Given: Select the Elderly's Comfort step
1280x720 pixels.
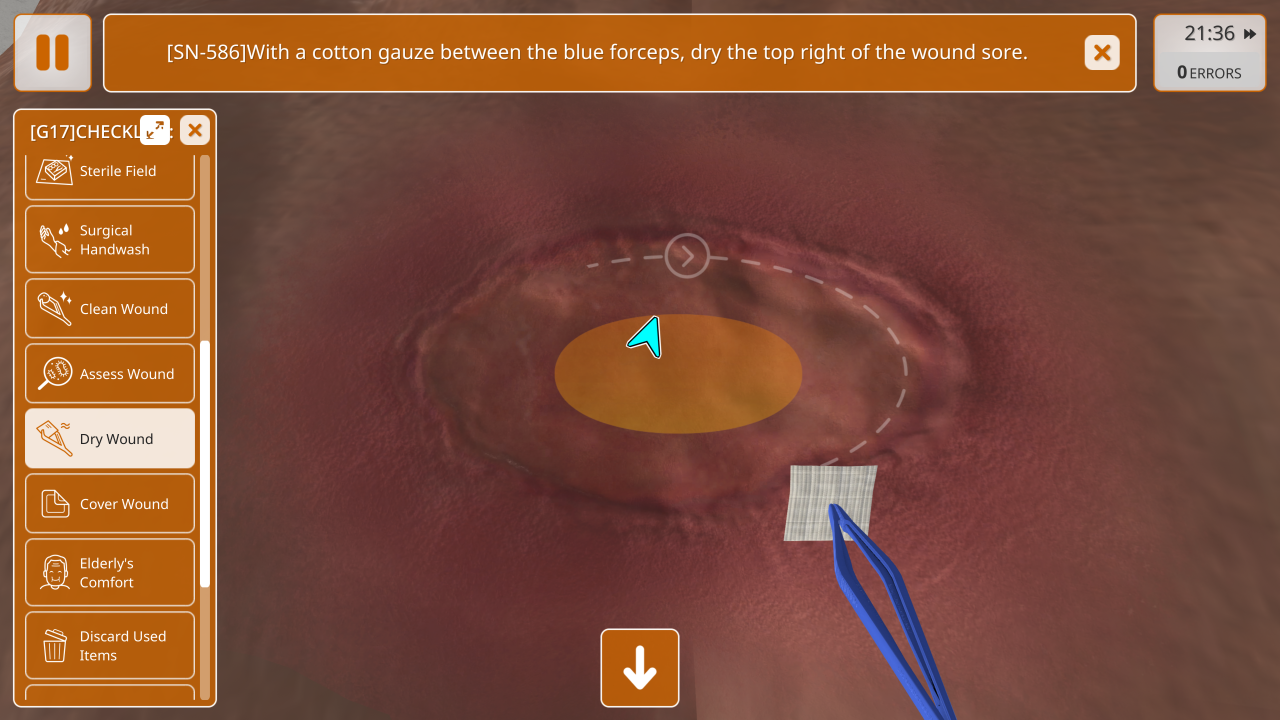Looking at the screenshot, I should click(x=110, y=573).
